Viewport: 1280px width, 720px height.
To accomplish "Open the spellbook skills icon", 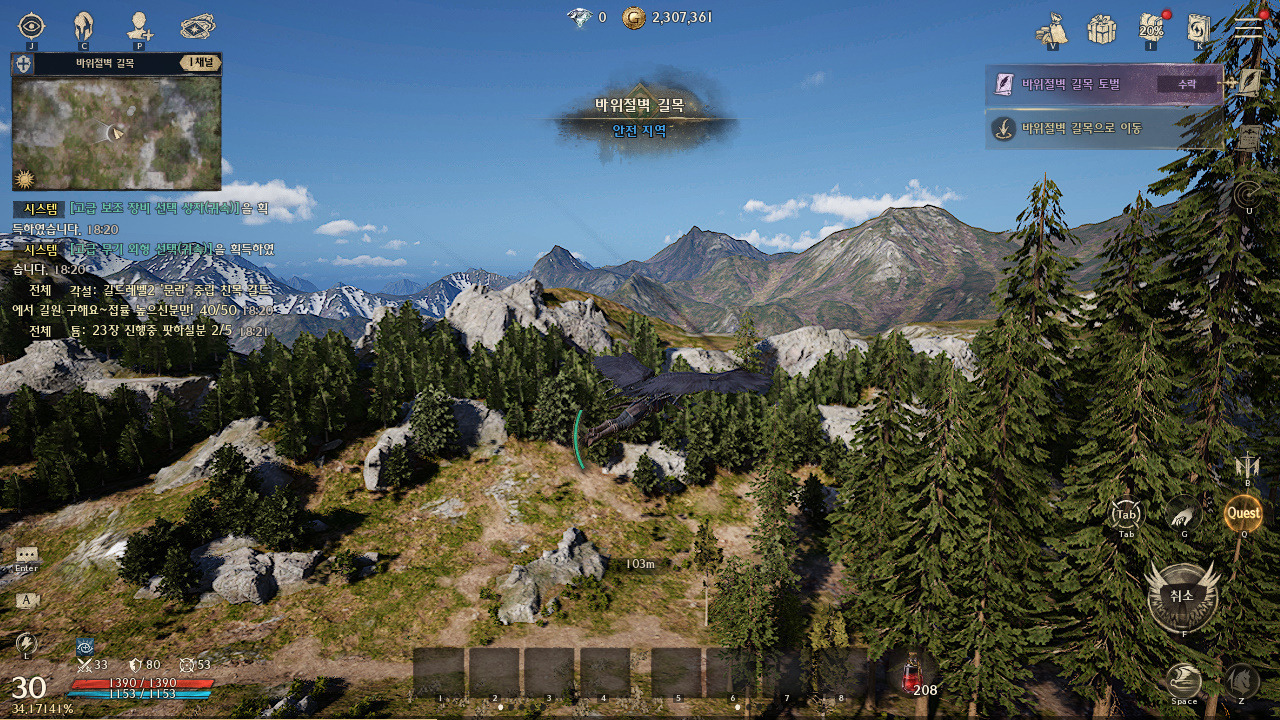I will tap(1199, 29).
